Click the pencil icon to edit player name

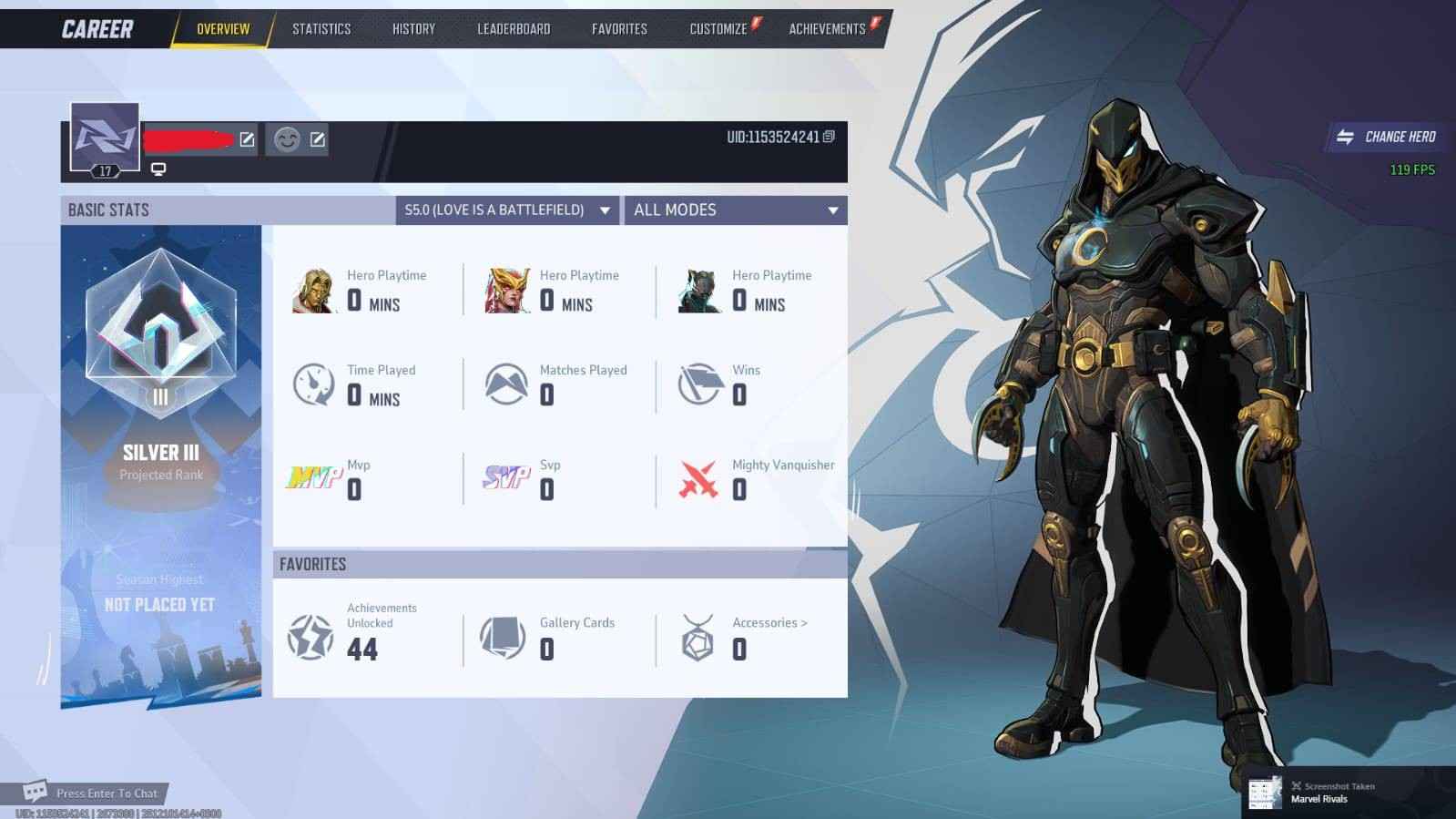pos(246,139)
